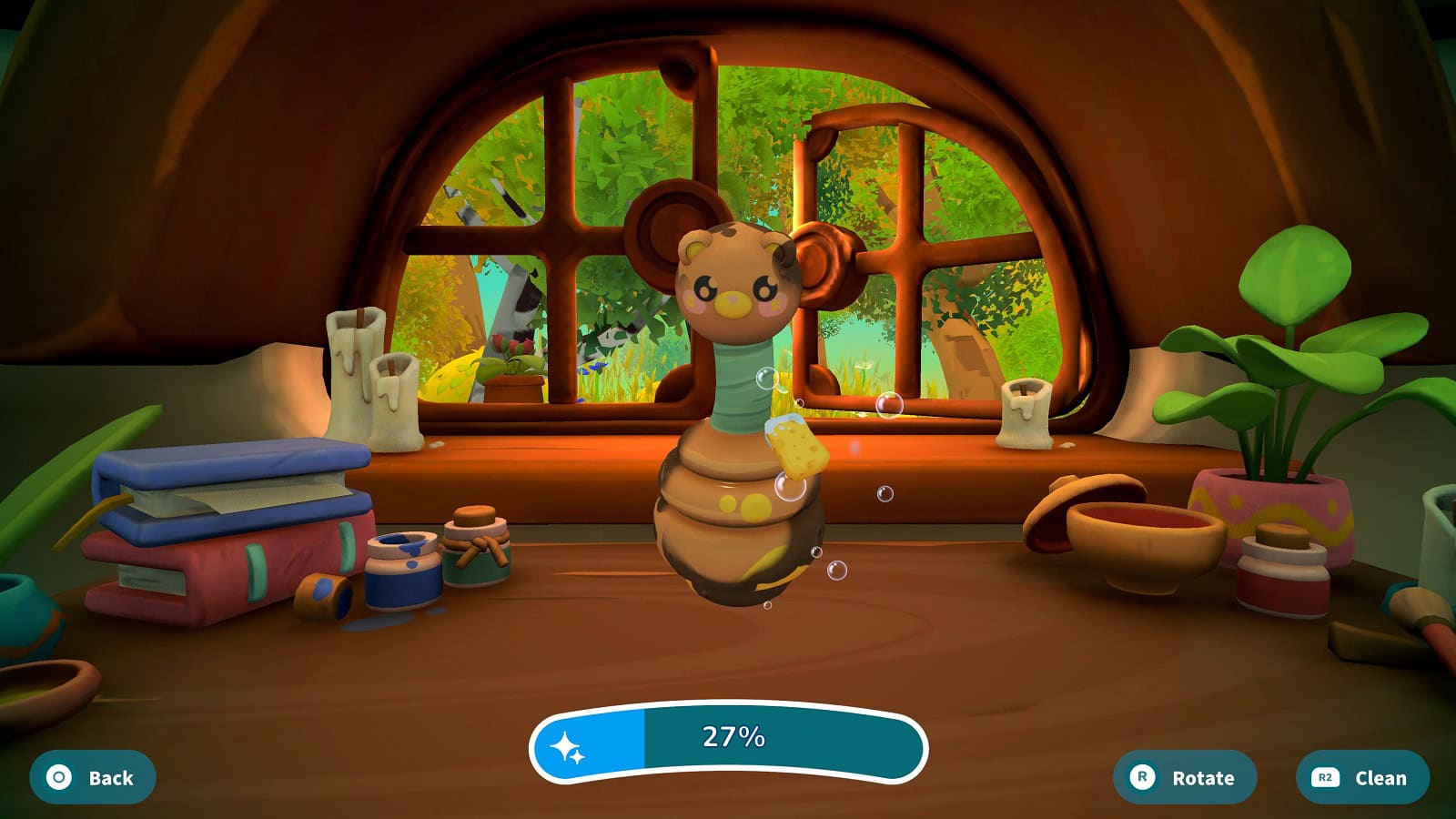The image size is (1456, 819).
Task: Select the Rotate button
Action: [1185, 777]
